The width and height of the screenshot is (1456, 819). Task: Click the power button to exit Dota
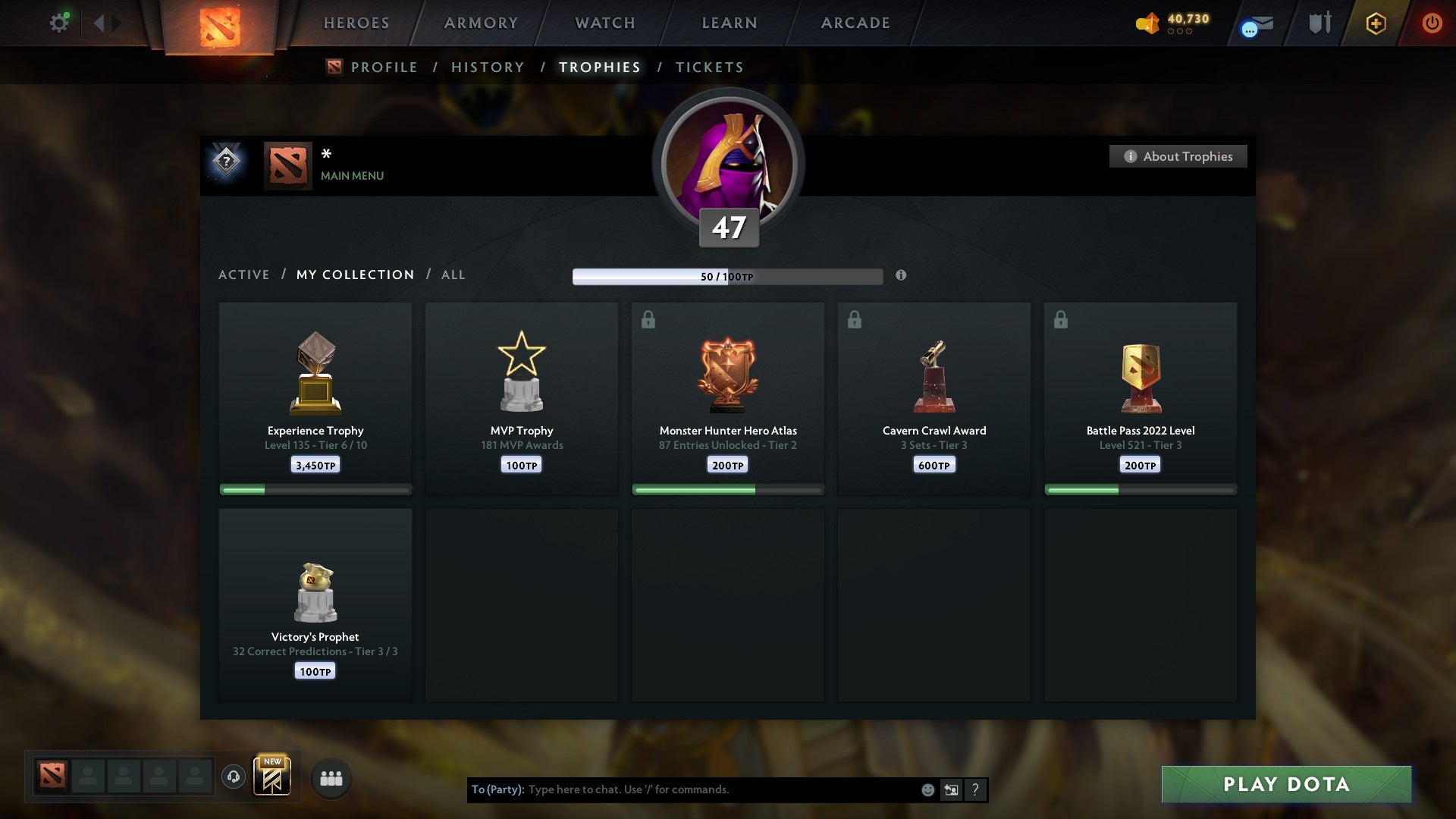(1432, 23)
